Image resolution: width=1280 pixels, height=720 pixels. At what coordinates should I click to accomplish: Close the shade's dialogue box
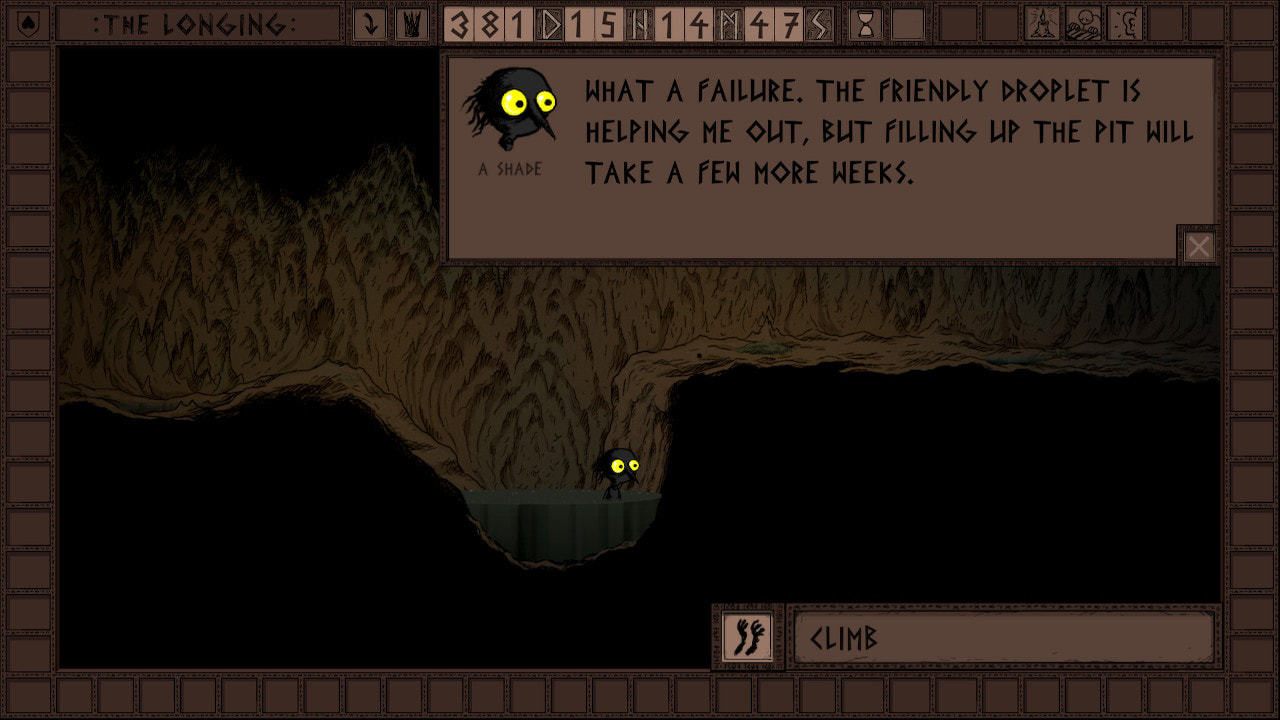[x=1198, y=246]
